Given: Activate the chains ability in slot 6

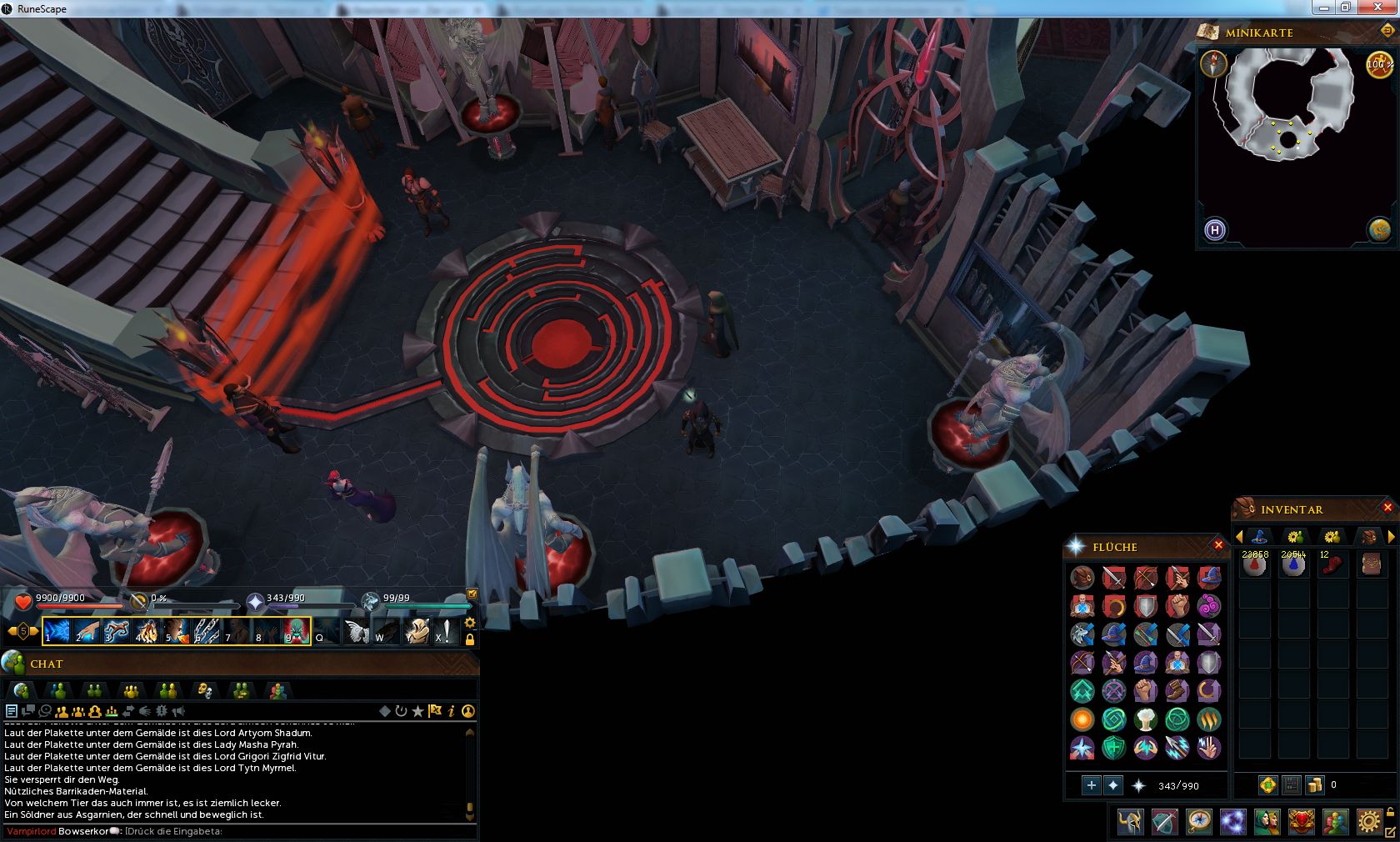Looking at the screenshot, I should pos(207,631).
